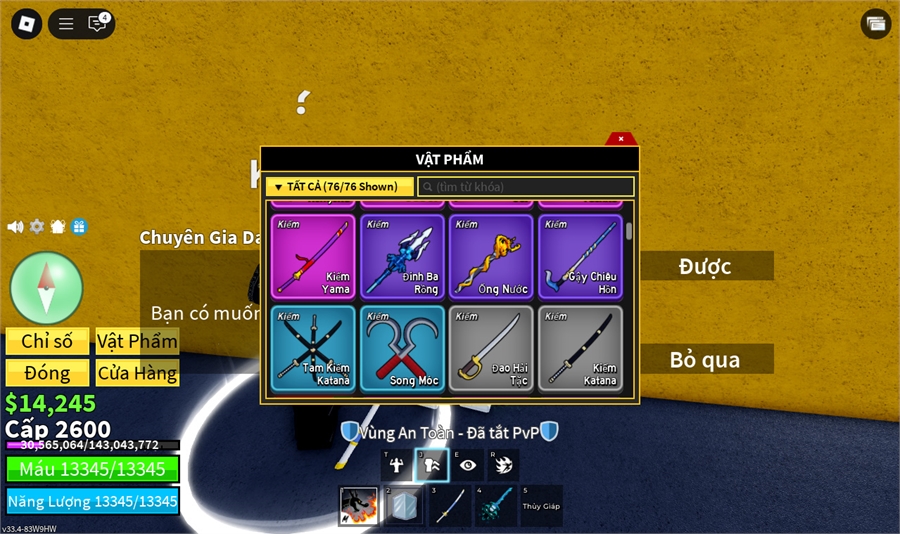This screenshot has width=900, height=534.
Task: Open the Tất Cả item filter dropdown
Action: (340, 187)
